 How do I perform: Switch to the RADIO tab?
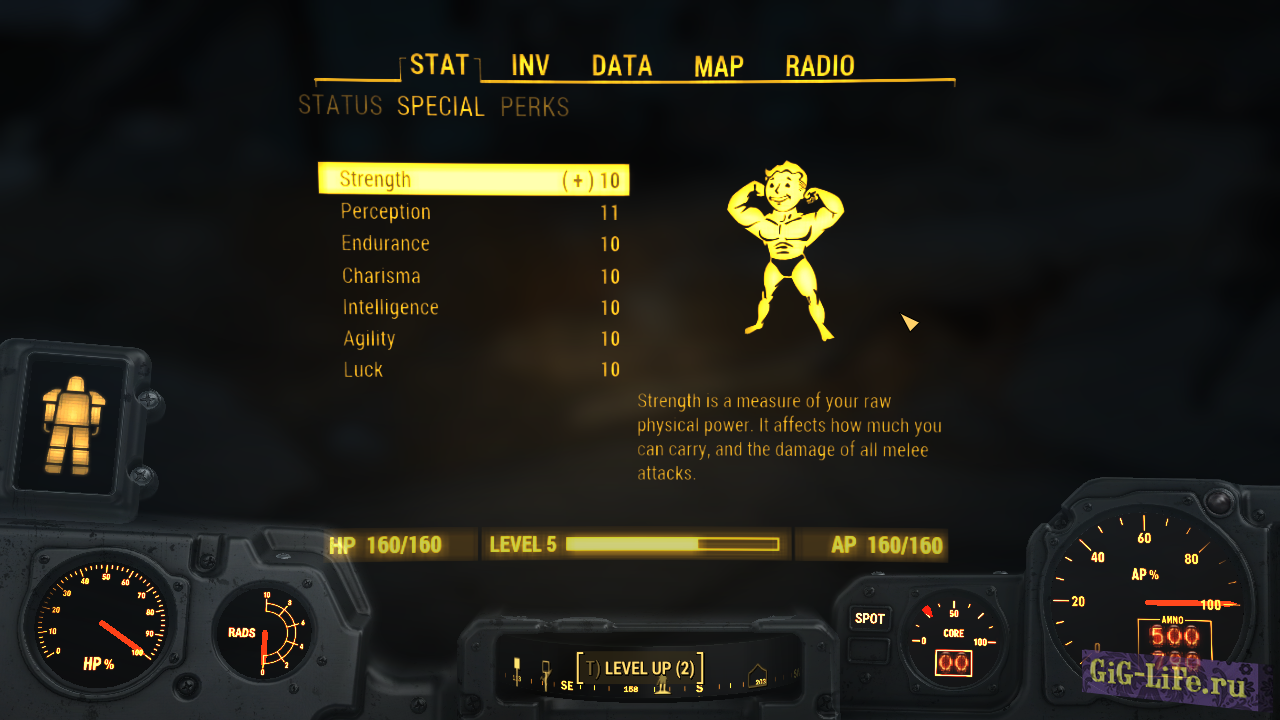(819, 65)
